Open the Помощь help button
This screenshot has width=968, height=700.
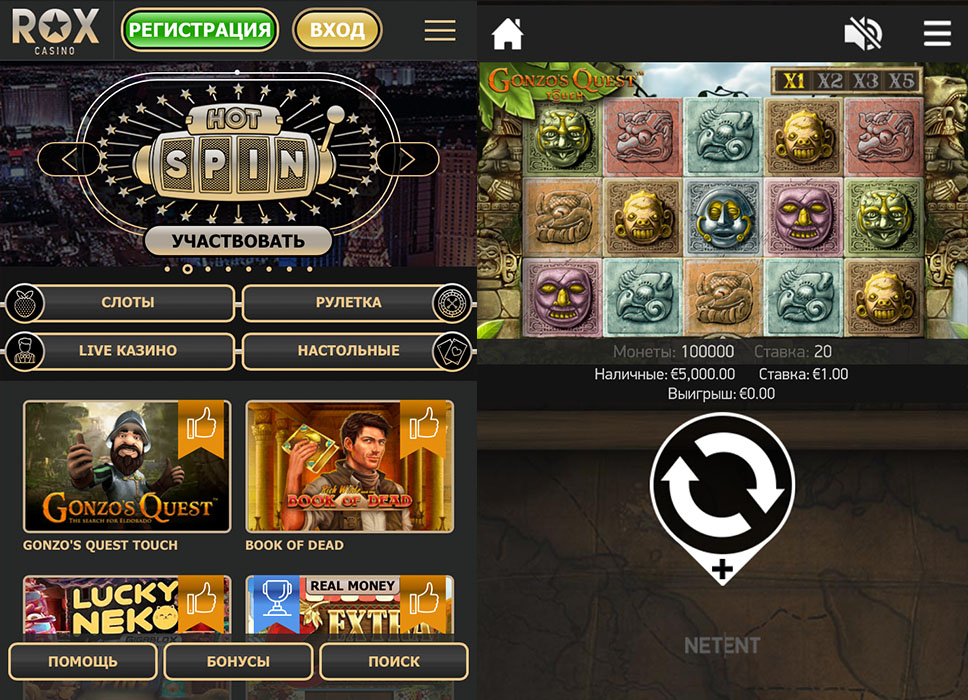tap(83, 661)
